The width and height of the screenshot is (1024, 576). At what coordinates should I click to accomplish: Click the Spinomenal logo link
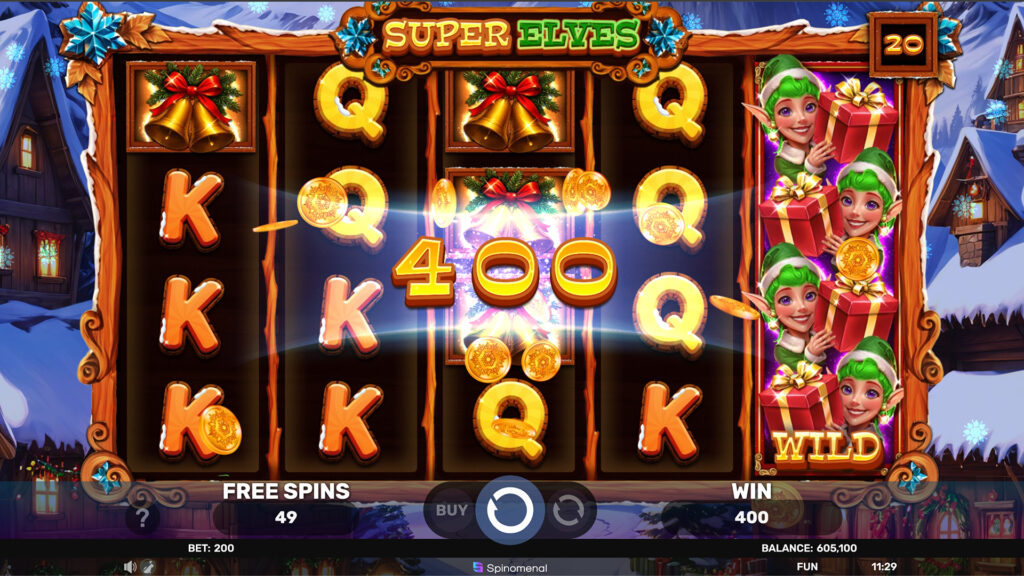pos(510,568)
